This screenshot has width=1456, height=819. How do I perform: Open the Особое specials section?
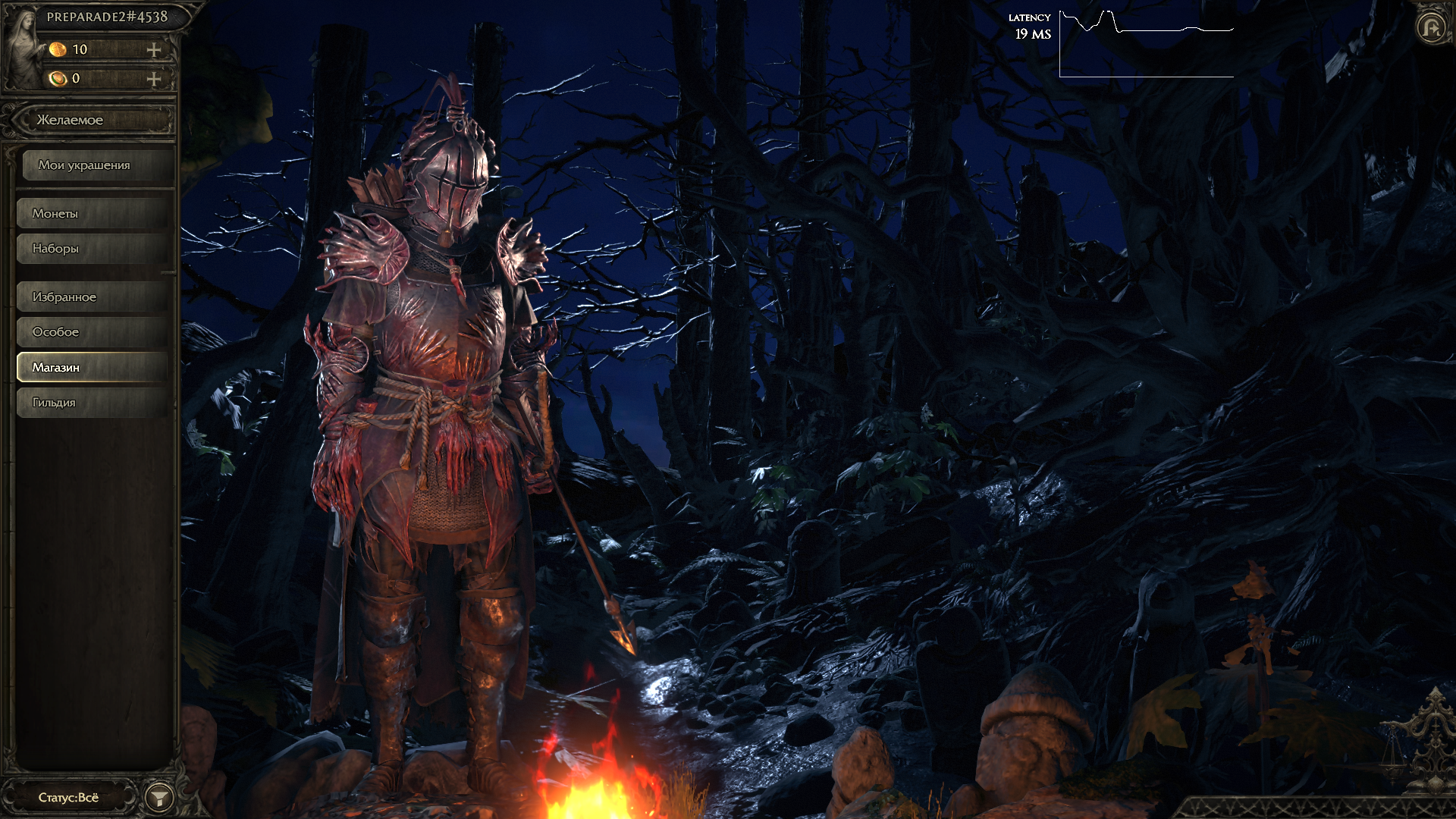(x=93, y=332)
